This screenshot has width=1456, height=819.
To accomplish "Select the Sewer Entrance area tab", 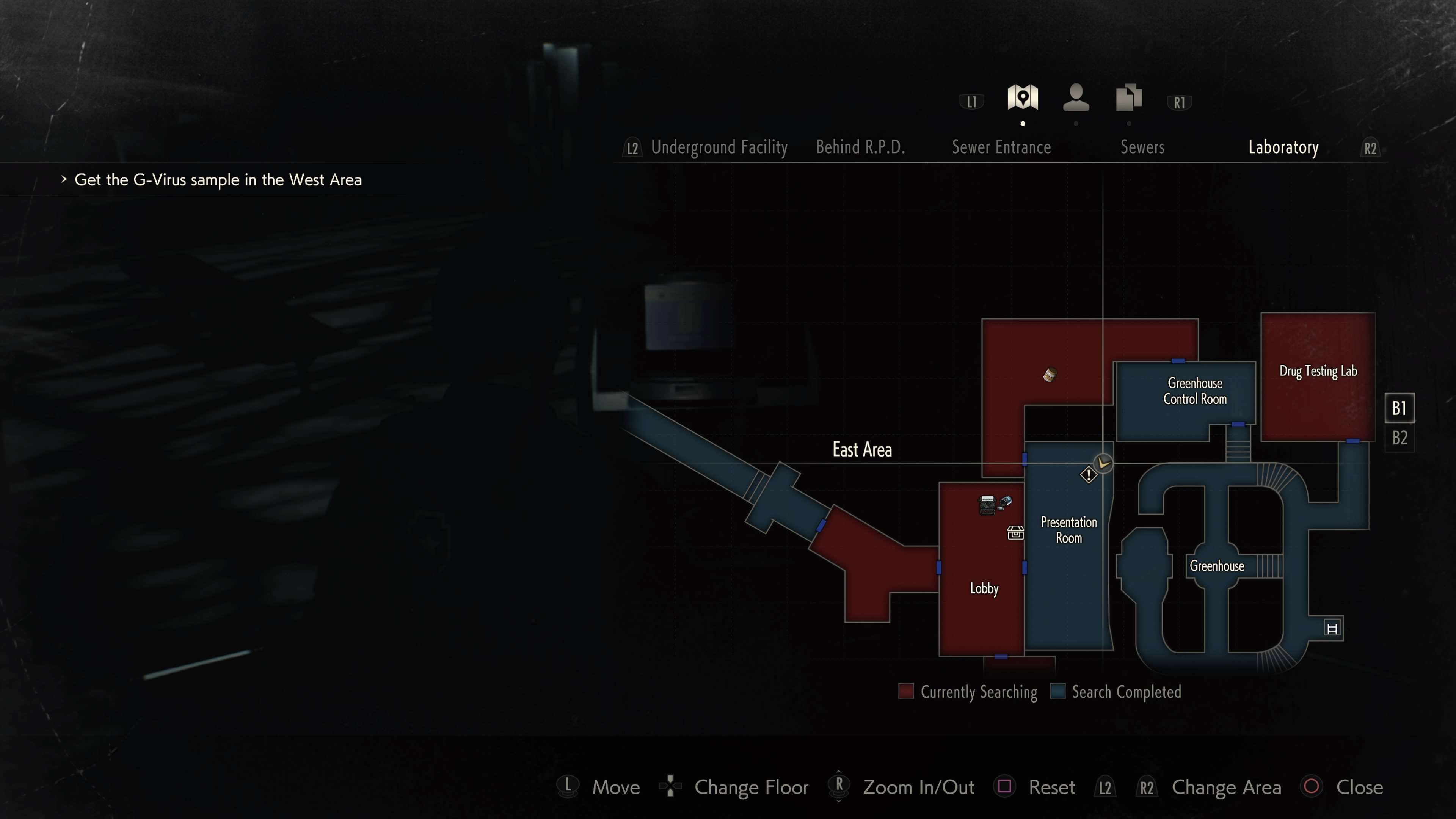I will pyautogui.click(x=1001, y=147).
